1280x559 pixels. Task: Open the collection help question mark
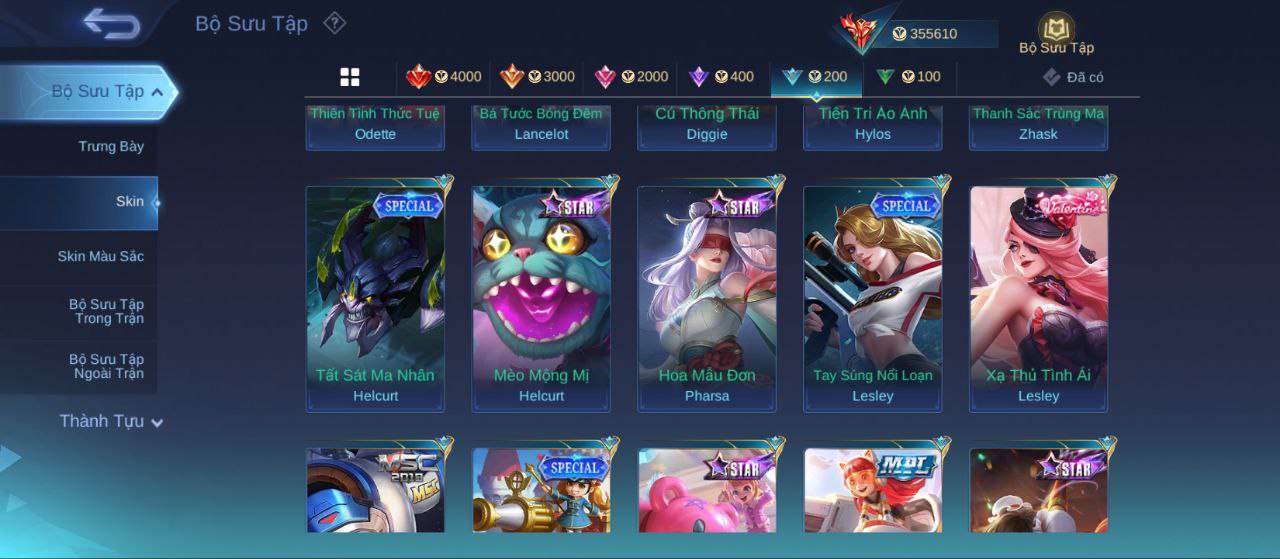pos(335,23)
